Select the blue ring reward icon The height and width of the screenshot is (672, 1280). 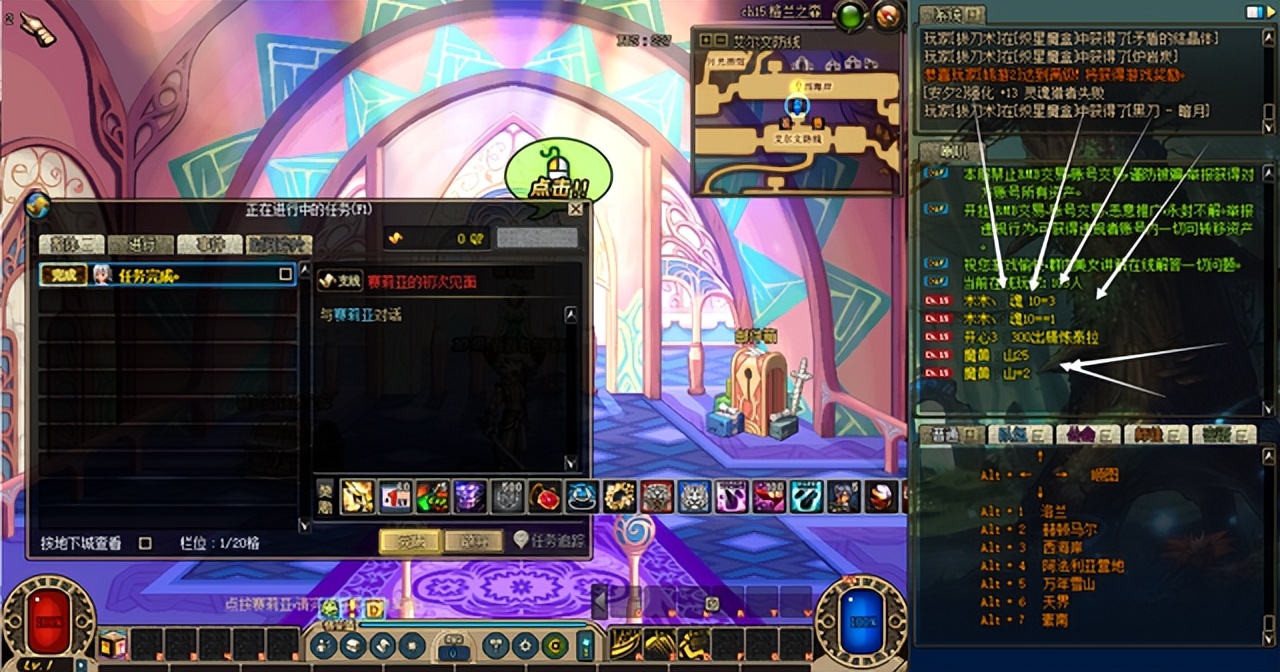pyautogui.click(x=582, y=496)
